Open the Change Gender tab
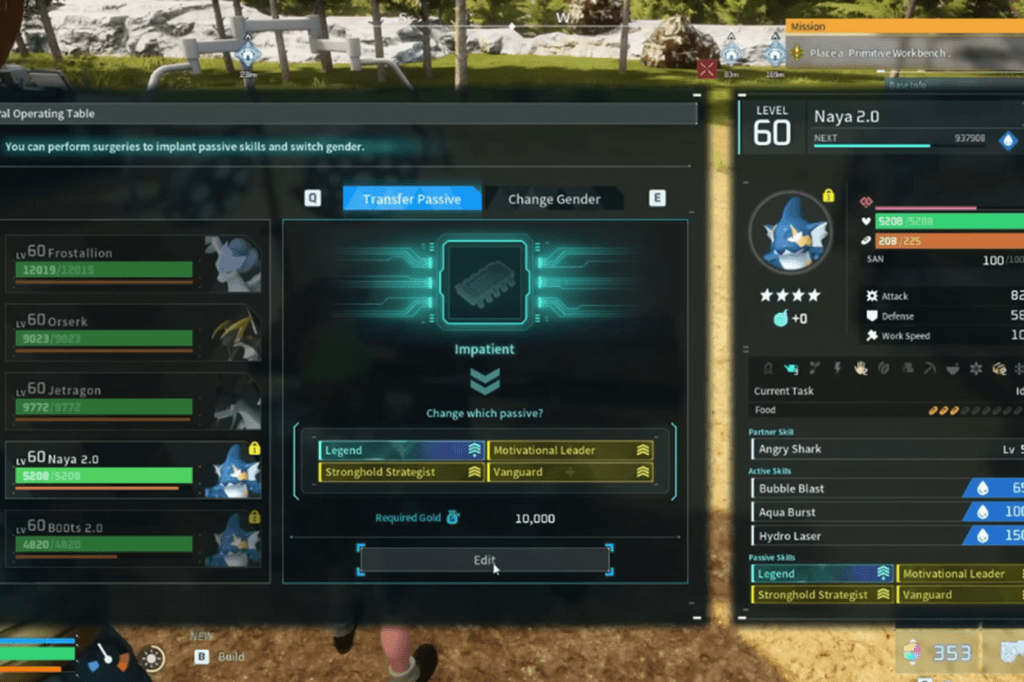The image size is (1024, 682). pos(554,199)
